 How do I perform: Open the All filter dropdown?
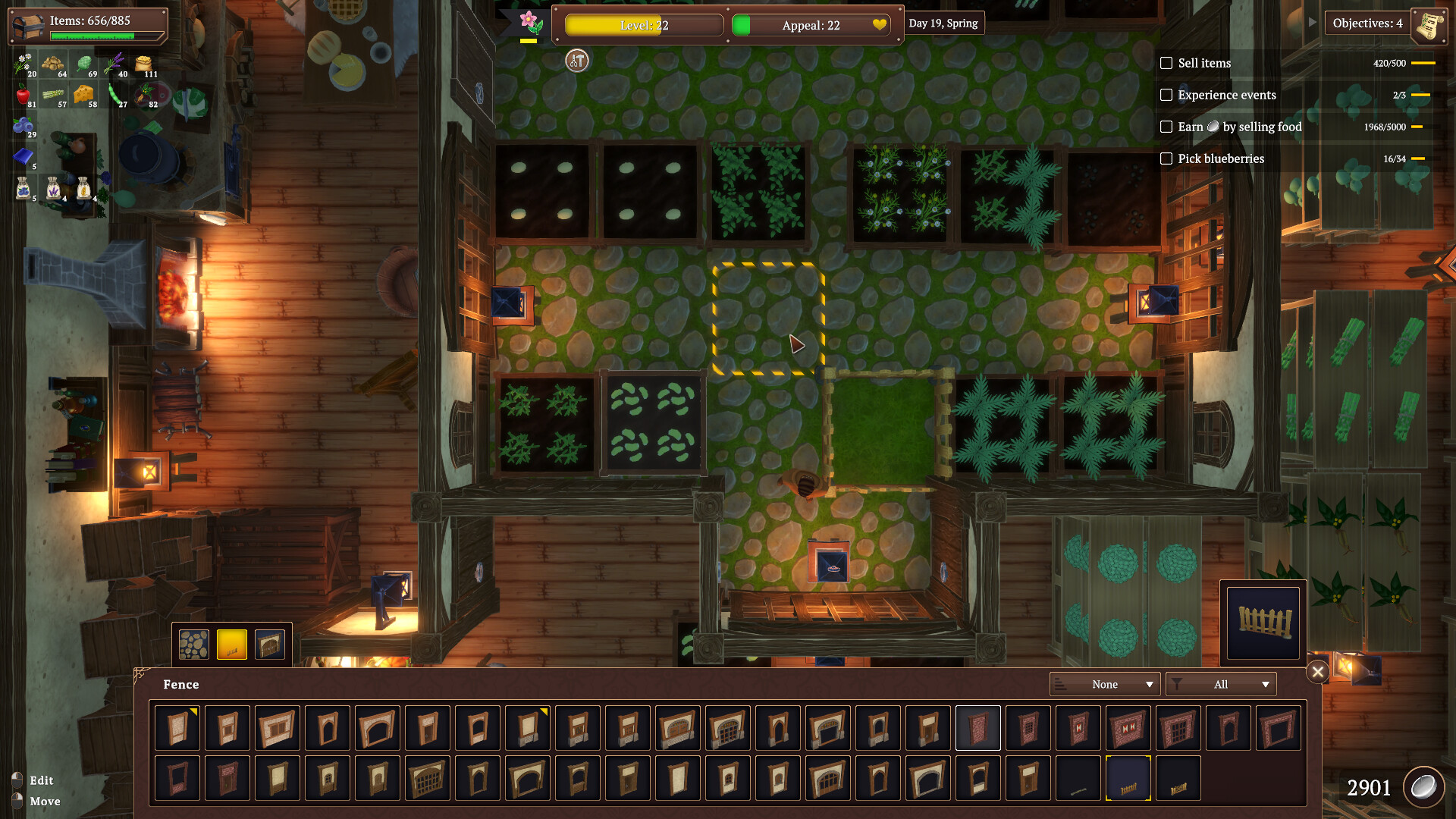click(x=1221, y=684)
